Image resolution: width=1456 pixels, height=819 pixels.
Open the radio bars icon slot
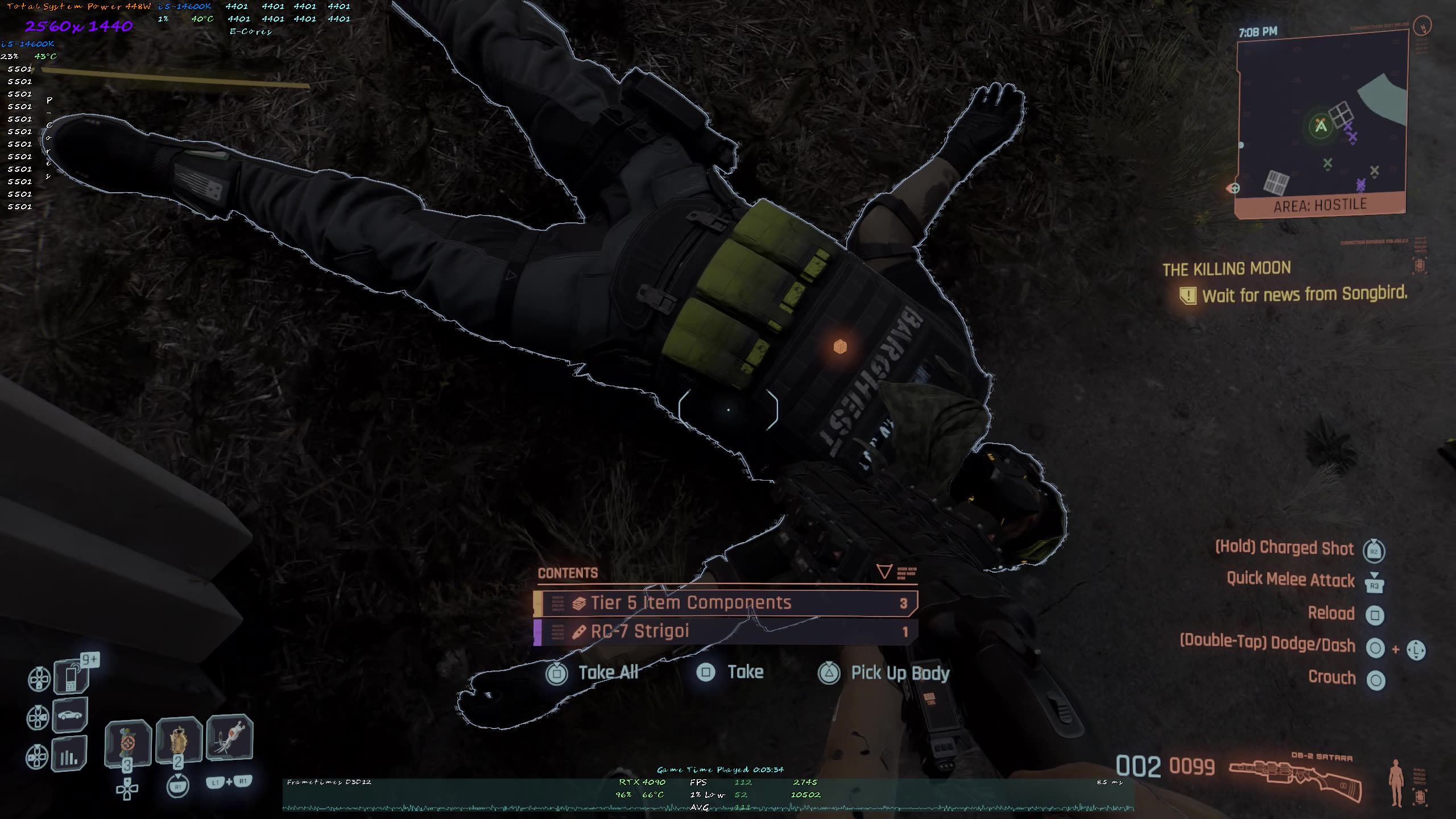[69, 755]
